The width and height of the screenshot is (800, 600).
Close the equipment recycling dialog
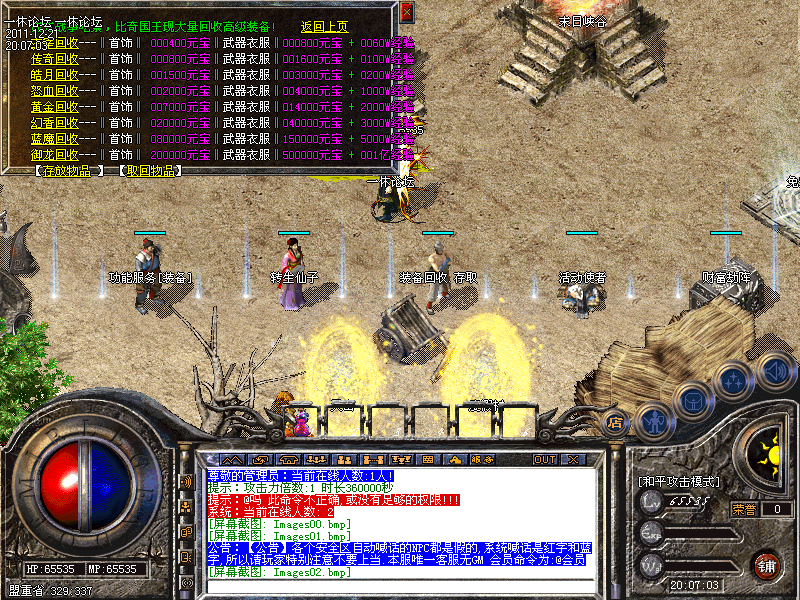click(x=406, y=12)
